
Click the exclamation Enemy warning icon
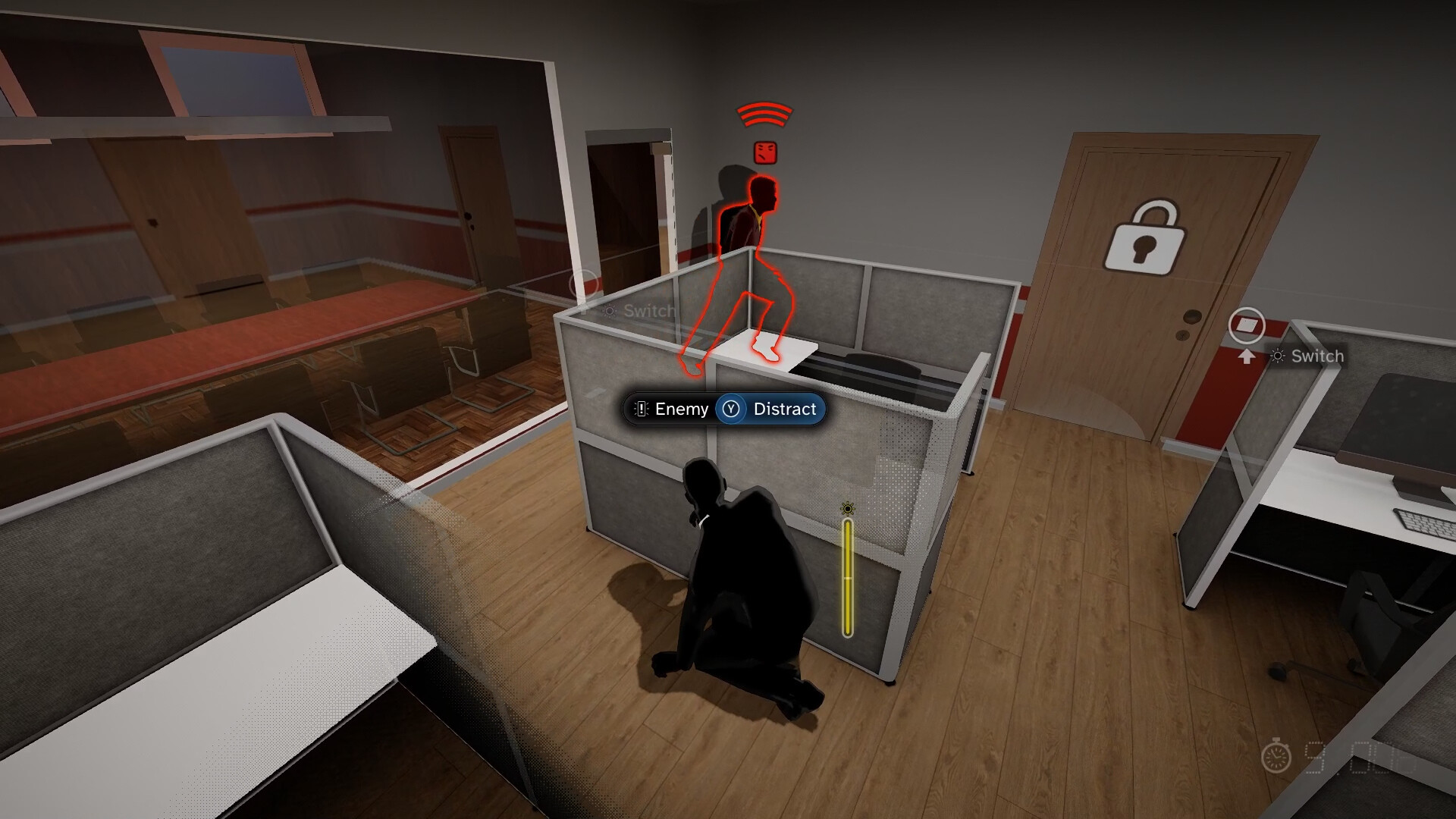[641, 409]
